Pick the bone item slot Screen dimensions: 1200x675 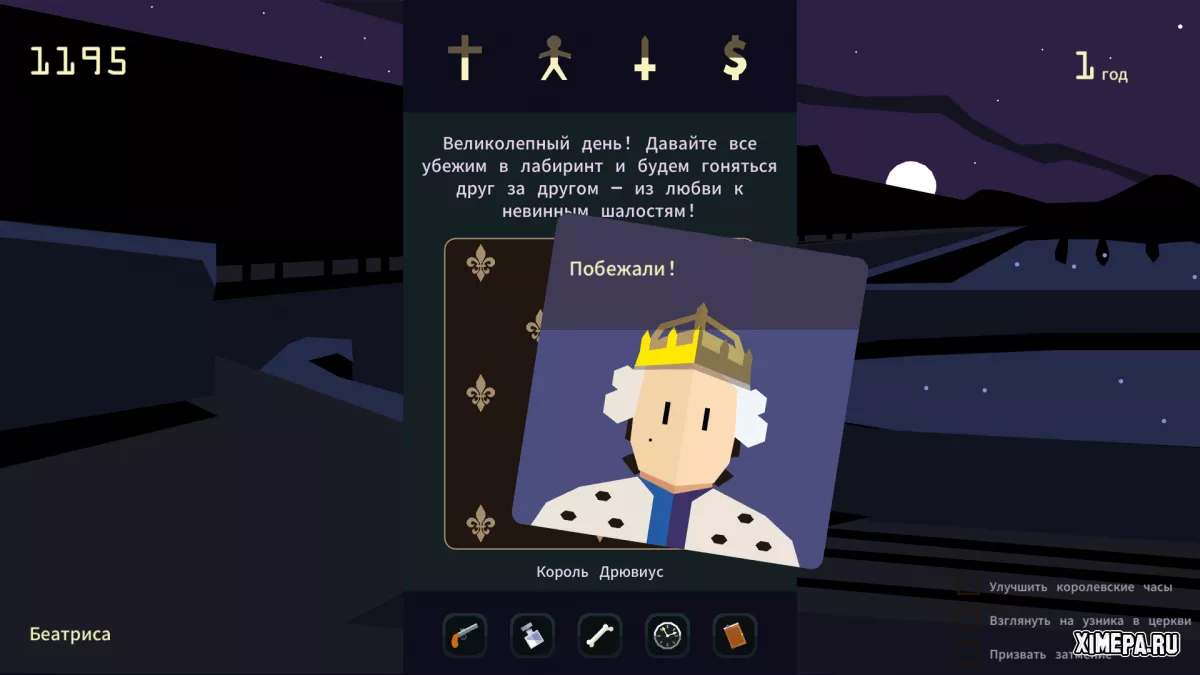tap(600, 635)
